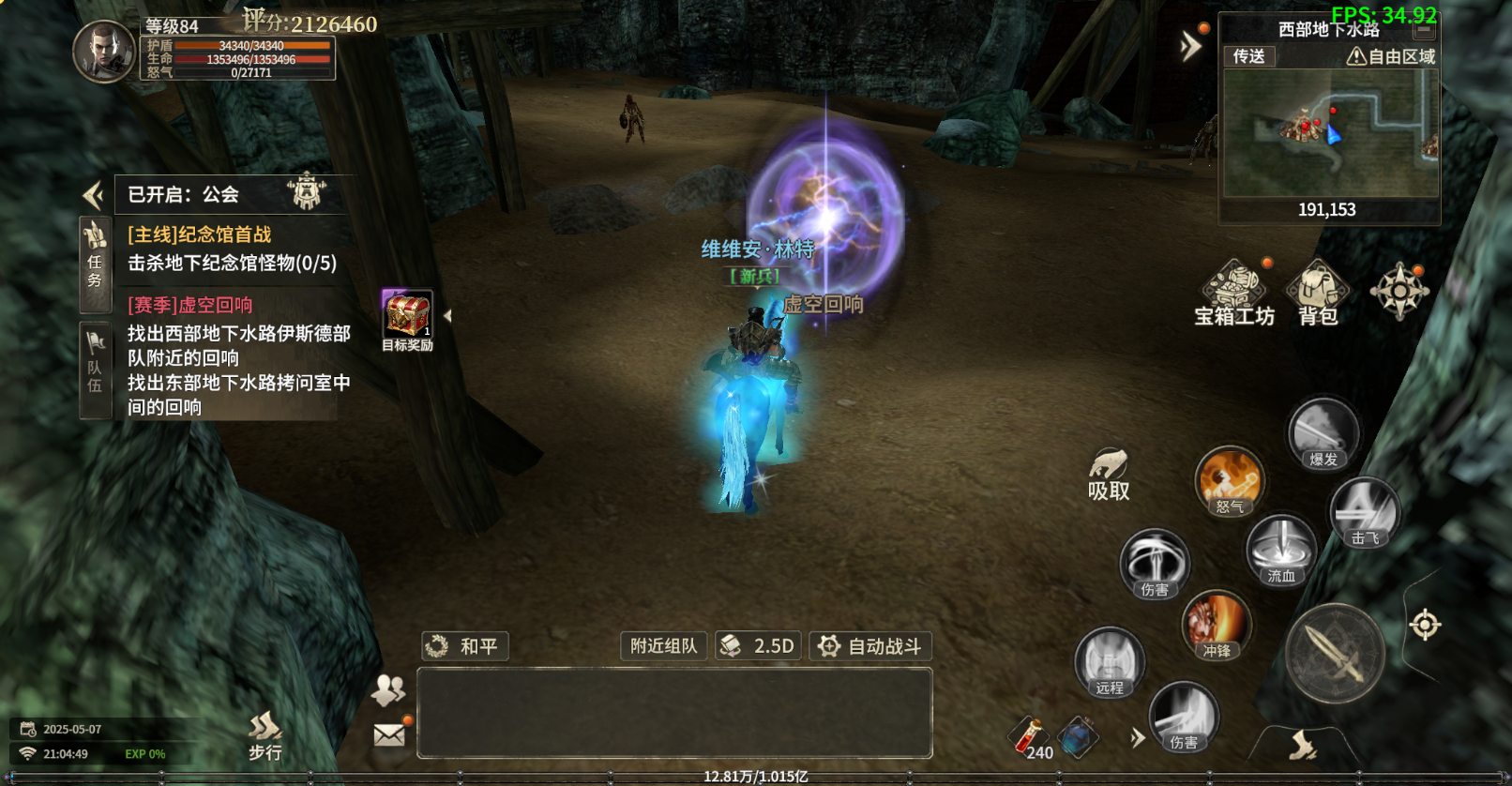Screen dimensions: 1512x786
Task: Toggle 自动战斗 auto battle
Action: coord(870,646)
